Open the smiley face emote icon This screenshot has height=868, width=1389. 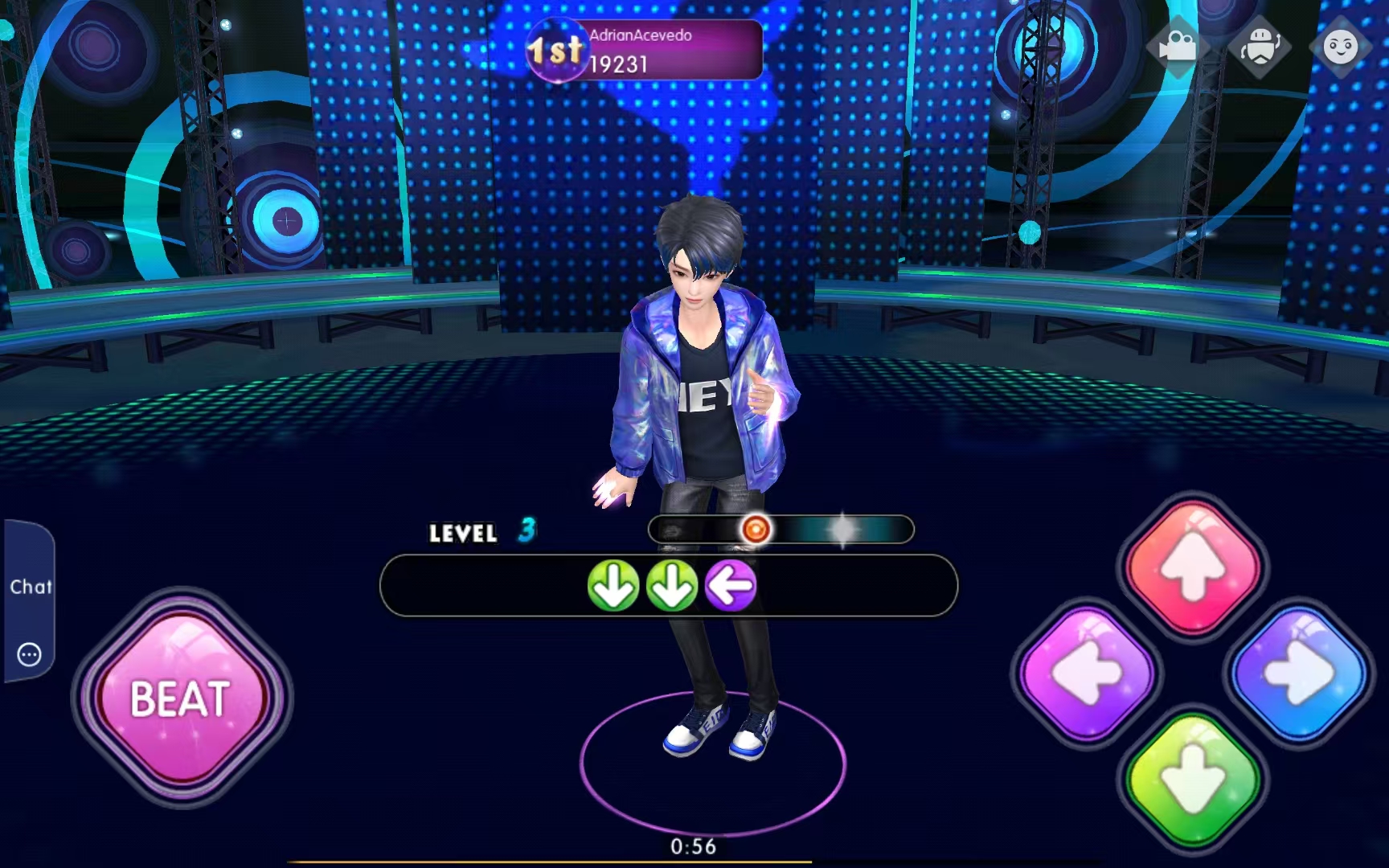tap(1340, 47)
